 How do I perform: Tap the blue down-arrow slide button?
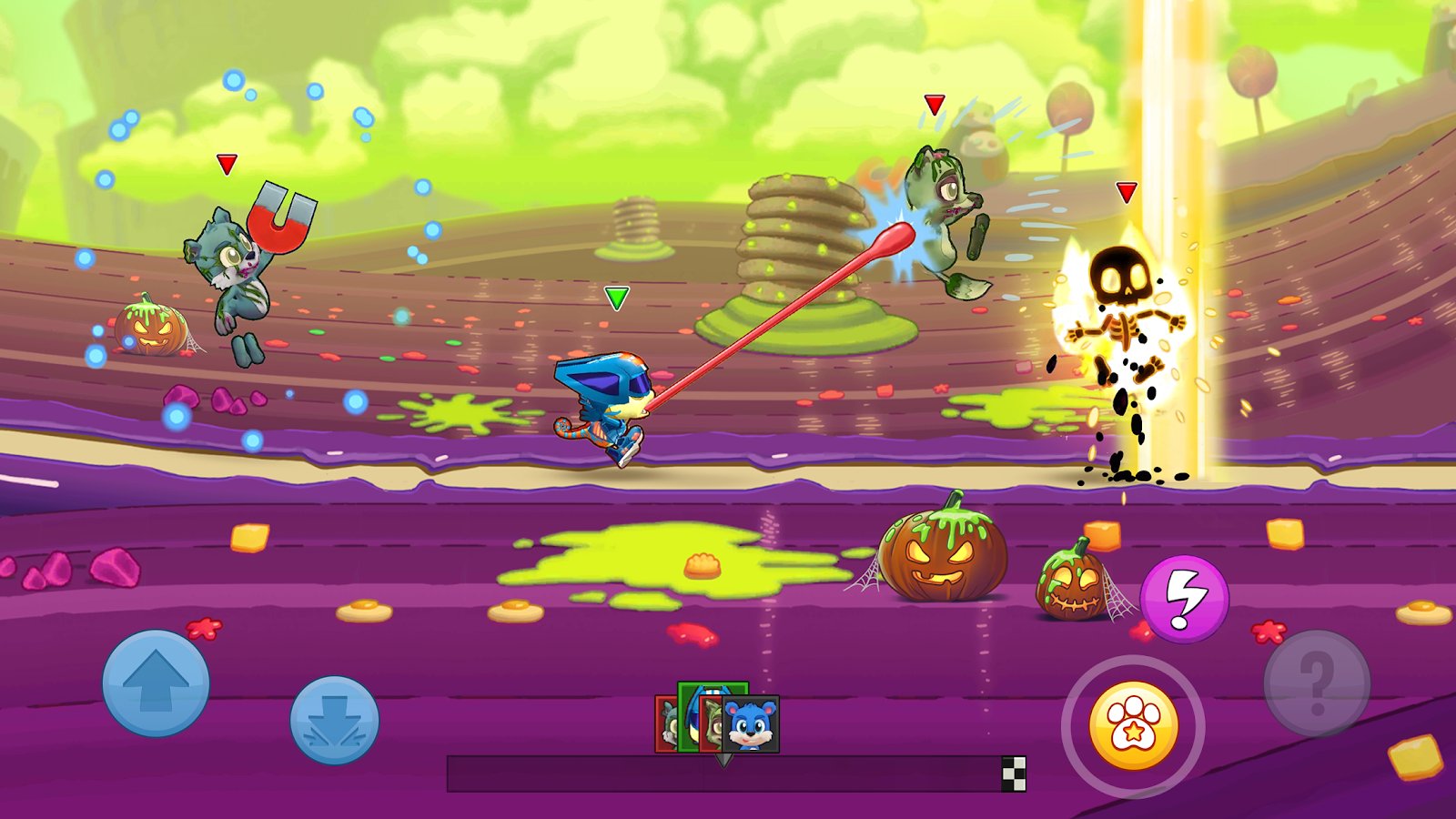pyautogui.click(x=334, y=720)
